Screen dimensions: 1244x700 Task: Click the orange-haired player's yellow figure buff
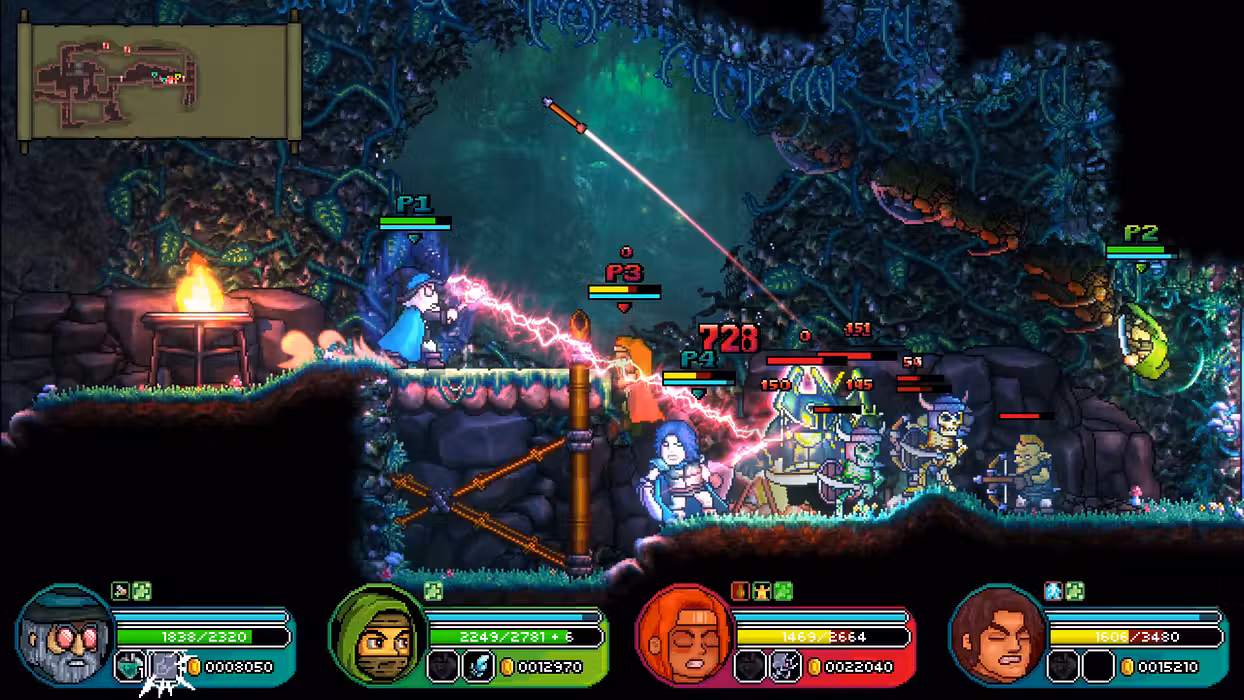coord(761,591)
